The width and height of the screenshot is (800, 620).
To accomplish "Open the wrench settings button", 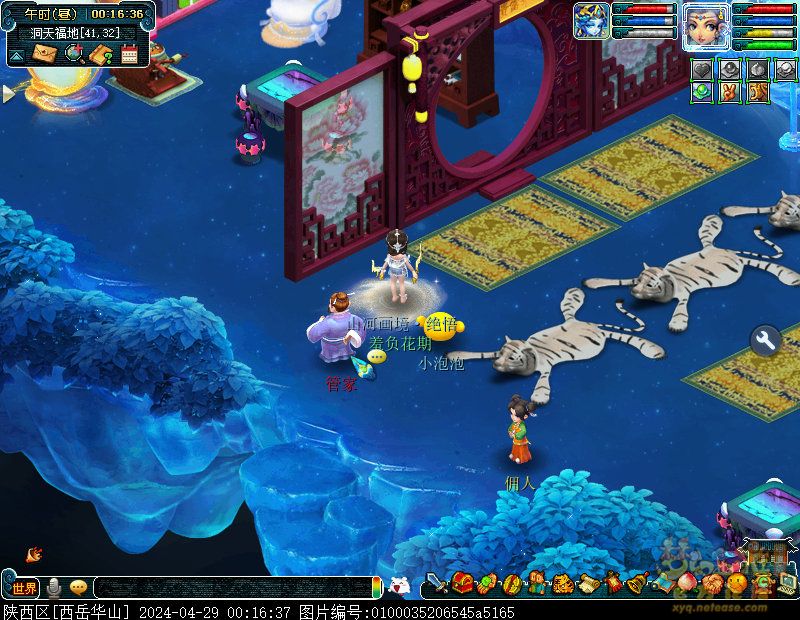I will [x=765, y=341].
